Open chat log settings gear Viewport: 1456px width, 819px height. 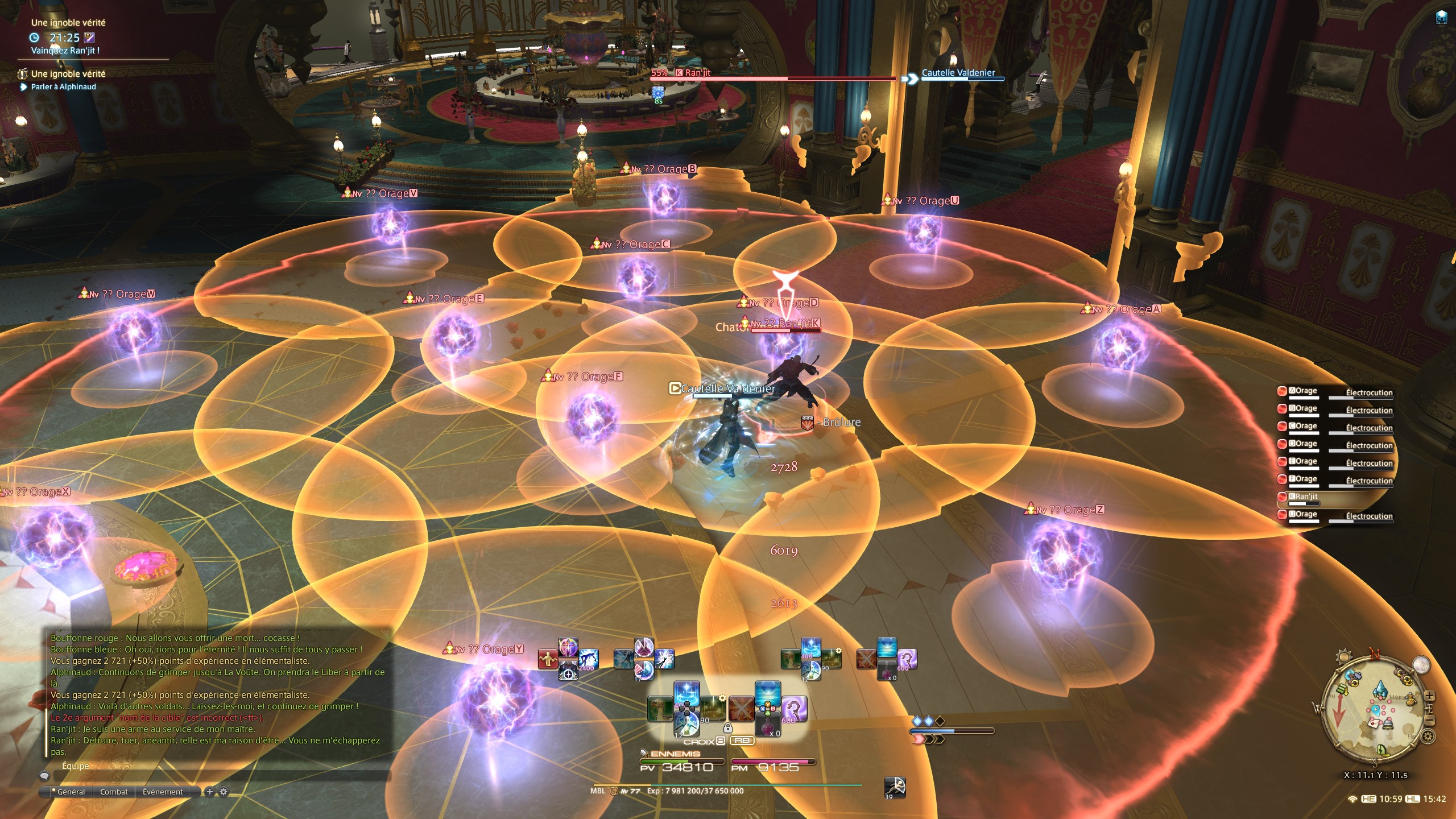224,792
